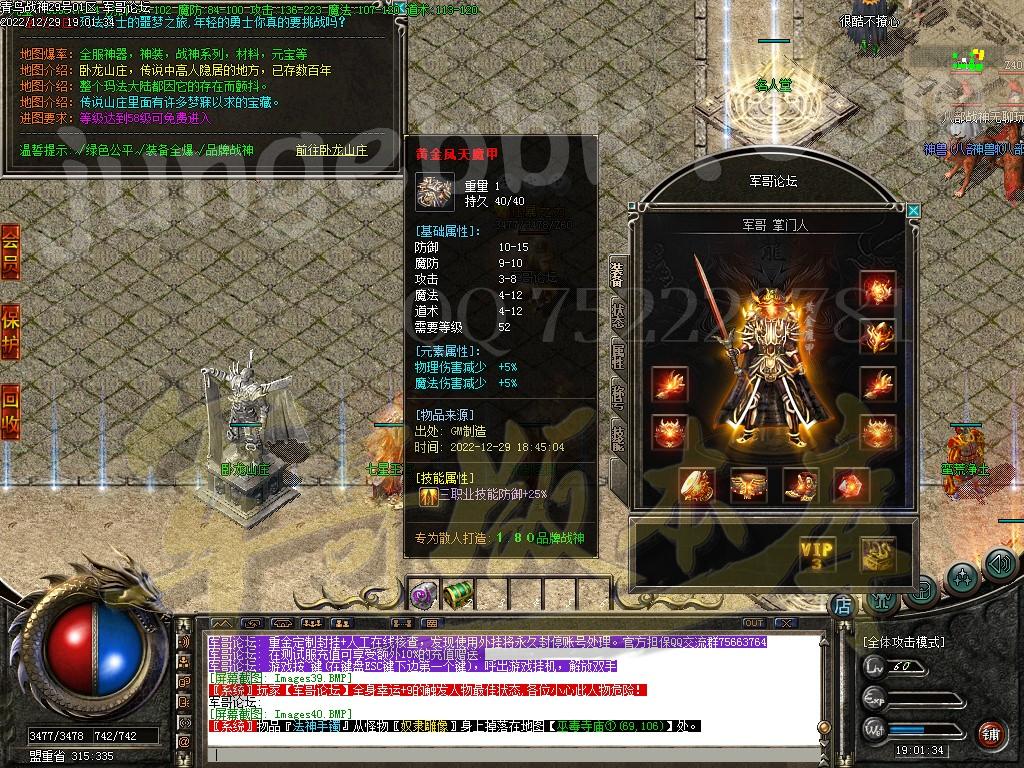The width and height of the screenshot is (1024, 768).
Task: Open the treasure chest button beside VIP
Action: [878, 553]
